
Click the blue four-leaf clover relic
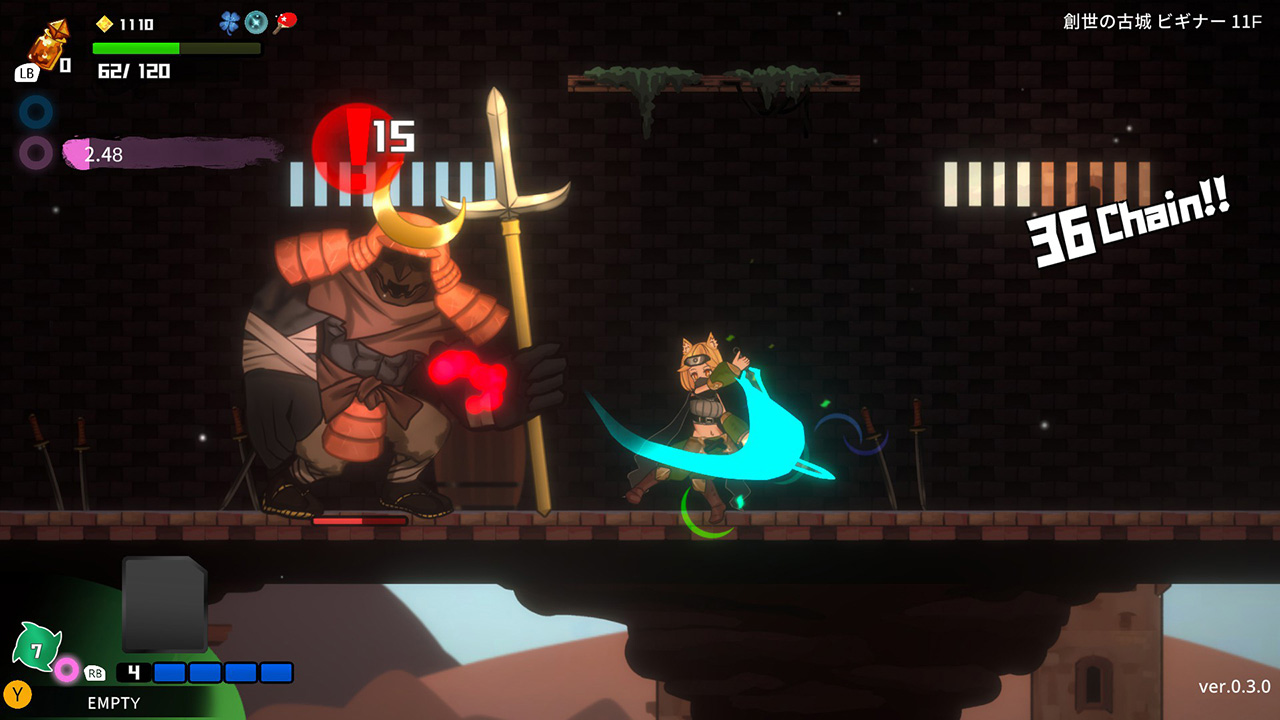231,22
